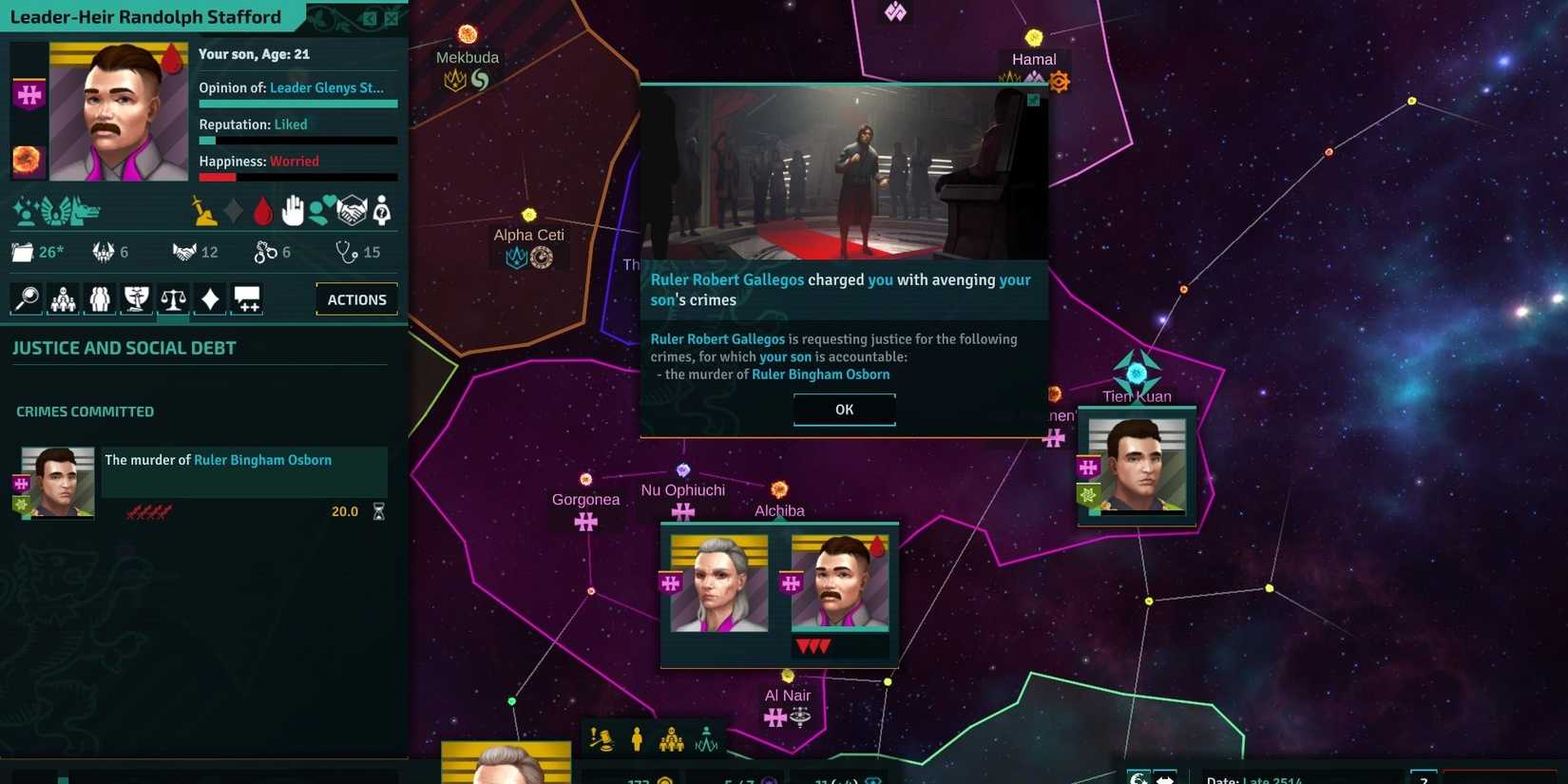Switch to the scales Justice tab
The image size is (1568, 784).
[172, 298]
